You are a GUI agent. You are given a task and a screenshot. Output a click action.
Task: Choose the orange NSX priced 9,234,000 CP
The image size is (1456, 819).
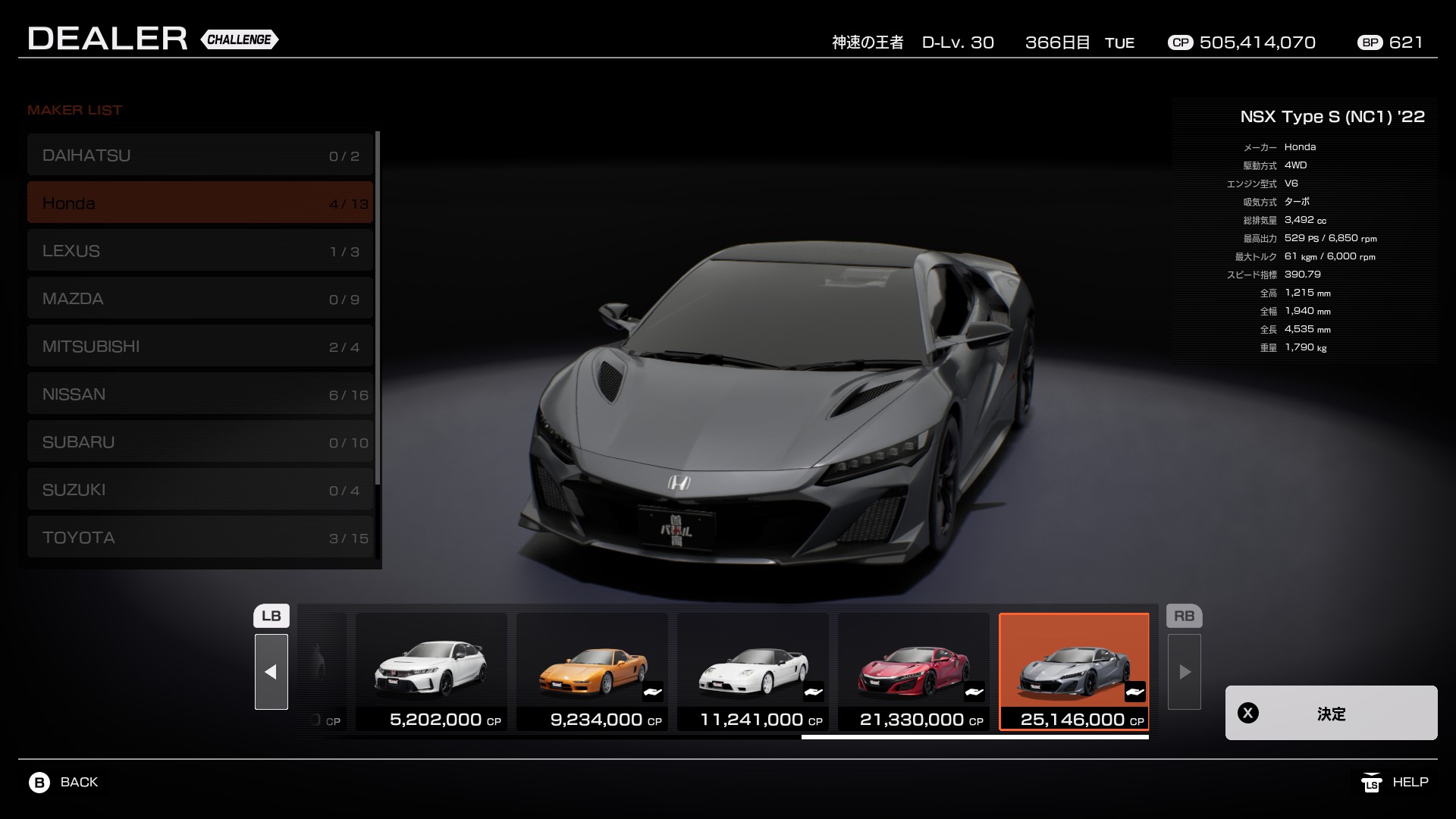point(591,671)
